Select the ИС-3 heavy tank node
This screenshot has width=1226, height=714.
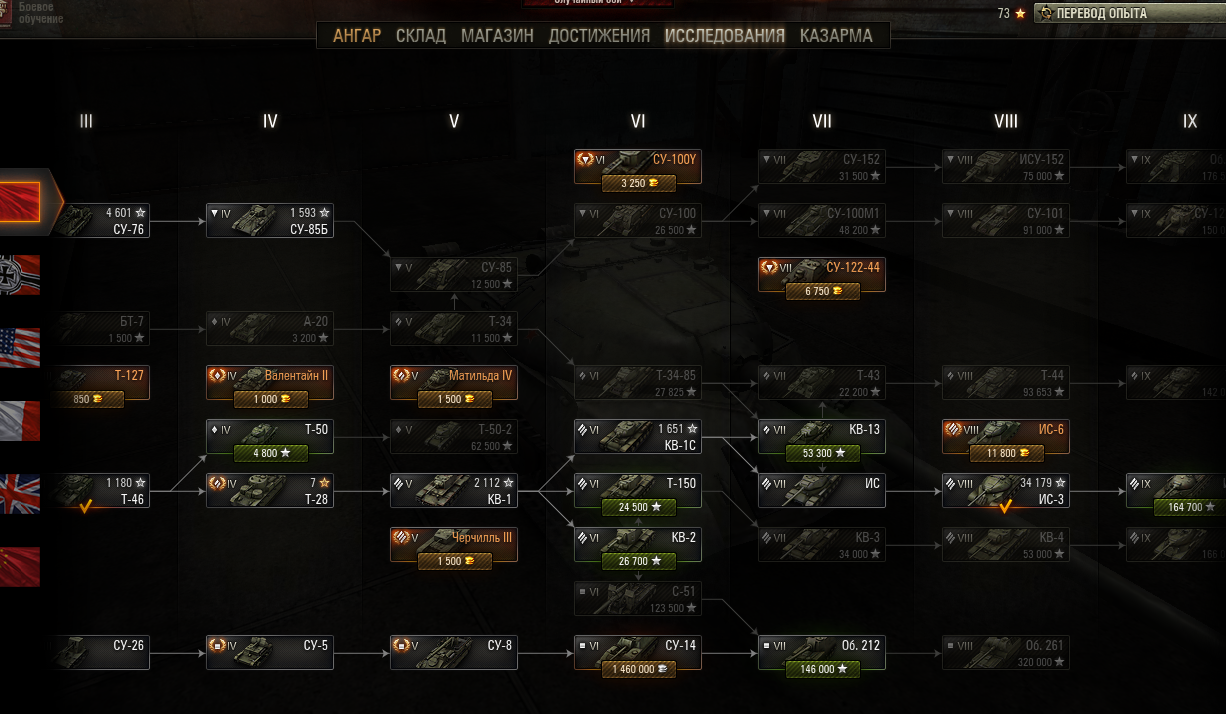[1006, 491]
